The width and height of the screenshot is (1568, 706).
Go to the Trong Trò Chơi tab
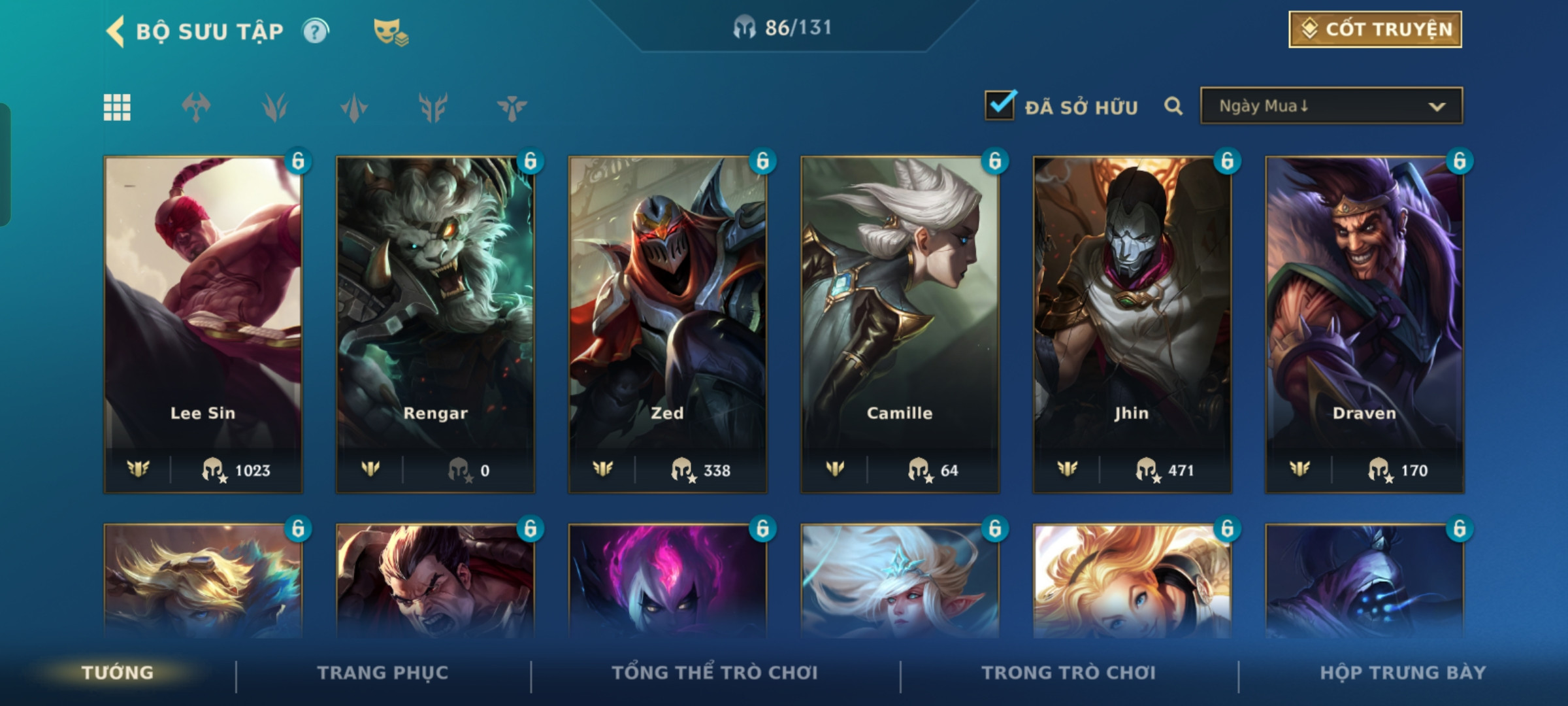1069,673
